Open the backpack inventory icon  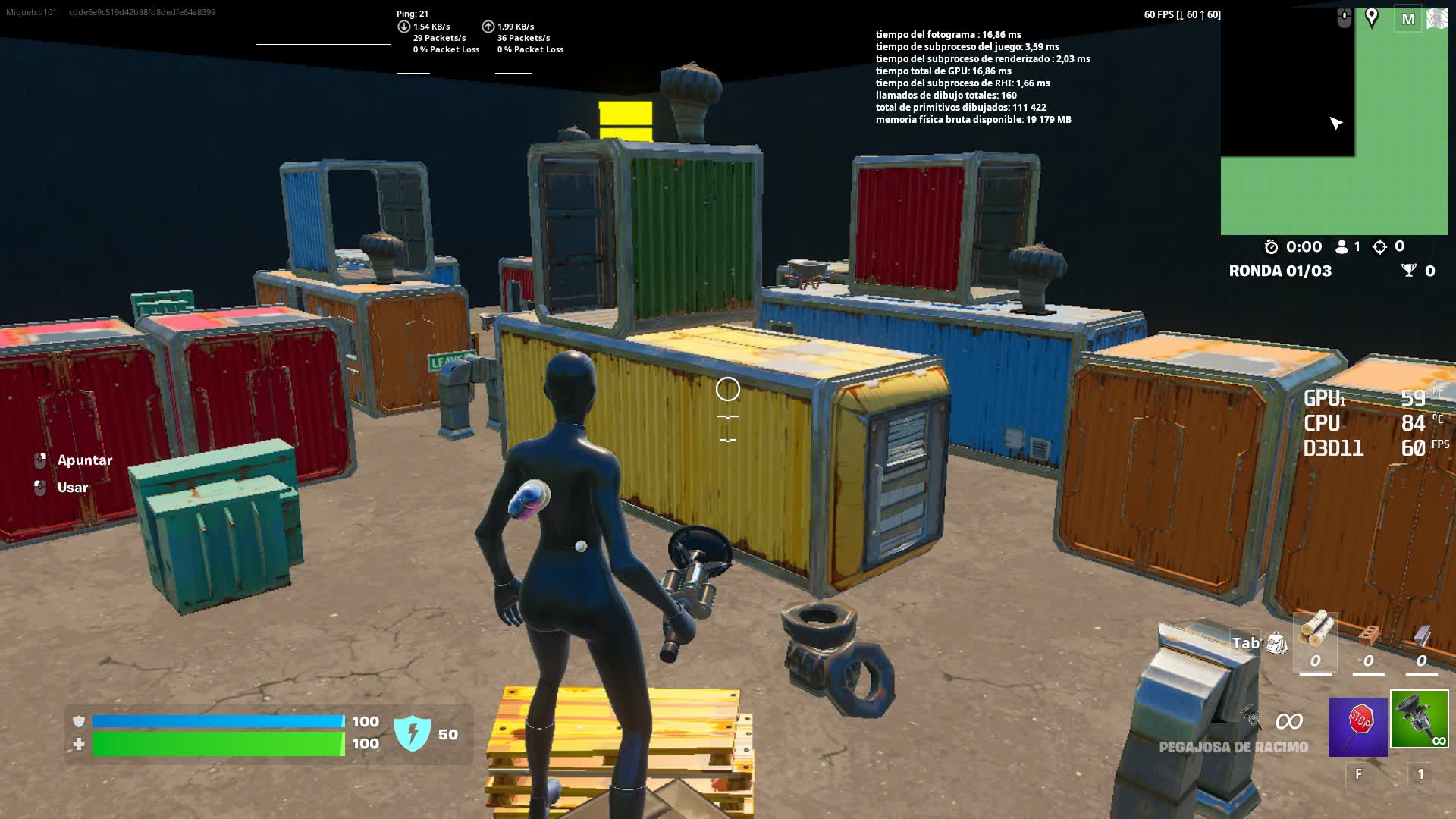click(1277, 643)
